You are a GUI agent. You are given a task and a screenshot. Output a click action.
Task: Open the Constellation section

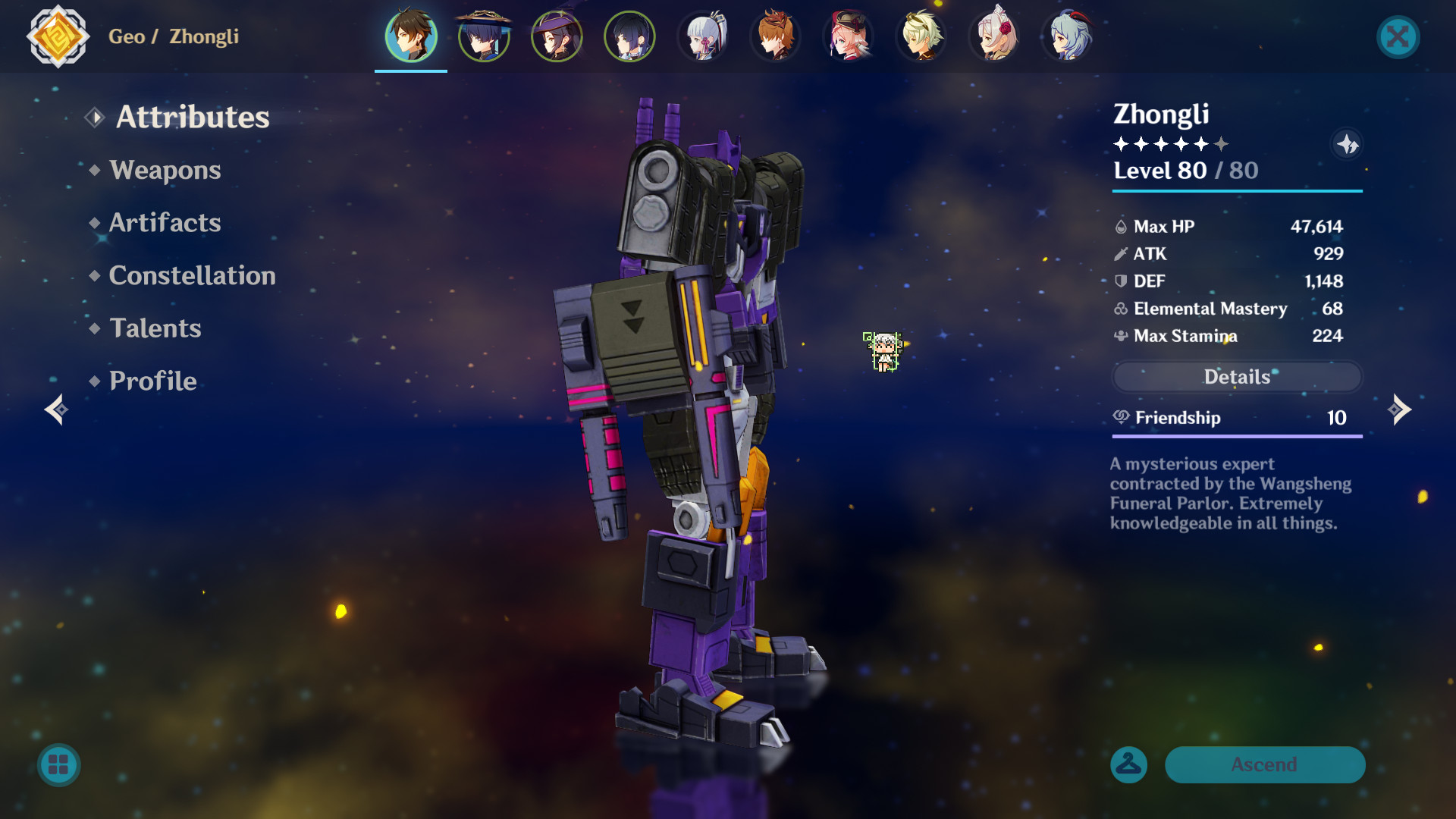[192, 275]
